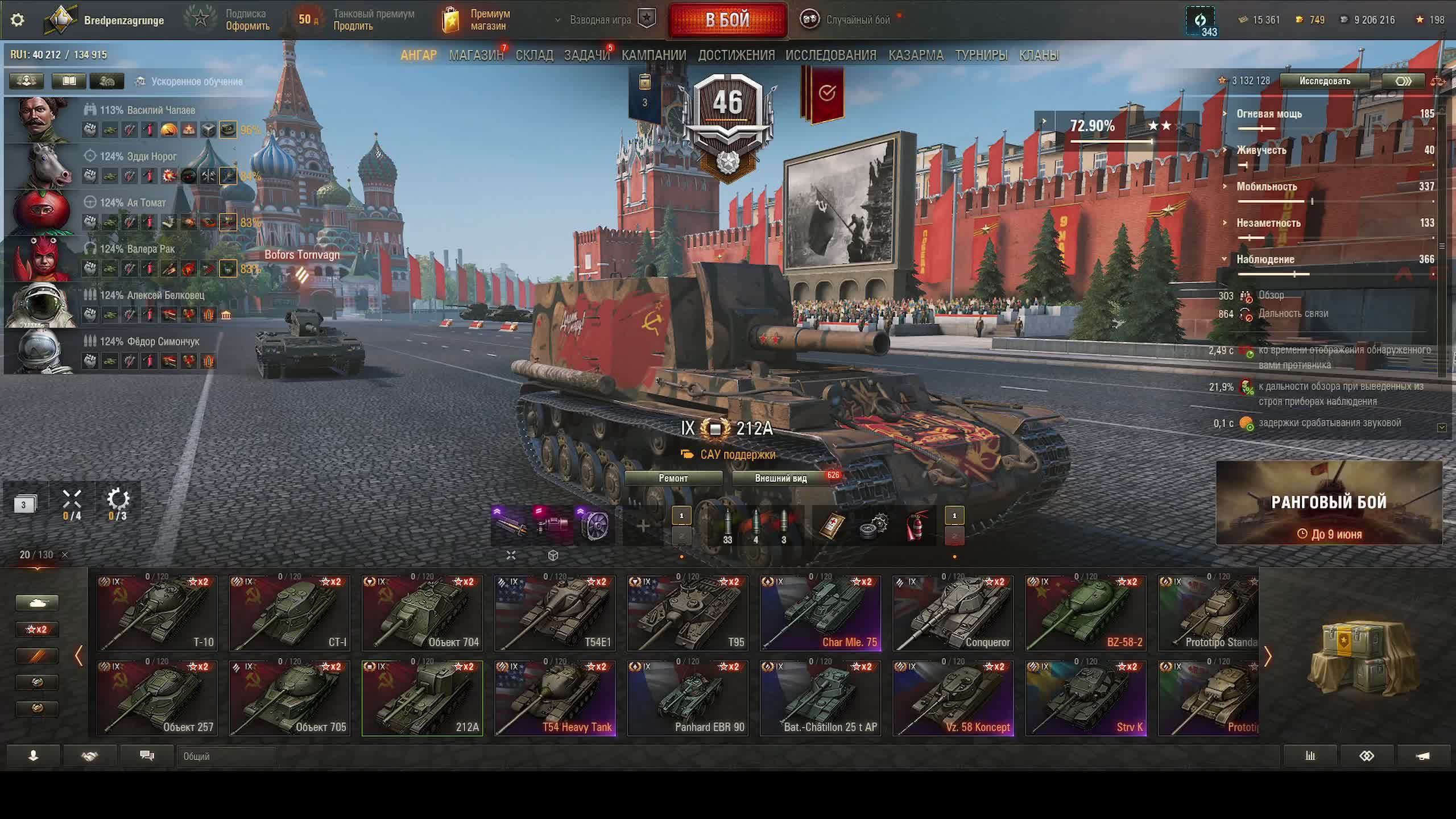Open the settings gear icon

pos(18,20)
